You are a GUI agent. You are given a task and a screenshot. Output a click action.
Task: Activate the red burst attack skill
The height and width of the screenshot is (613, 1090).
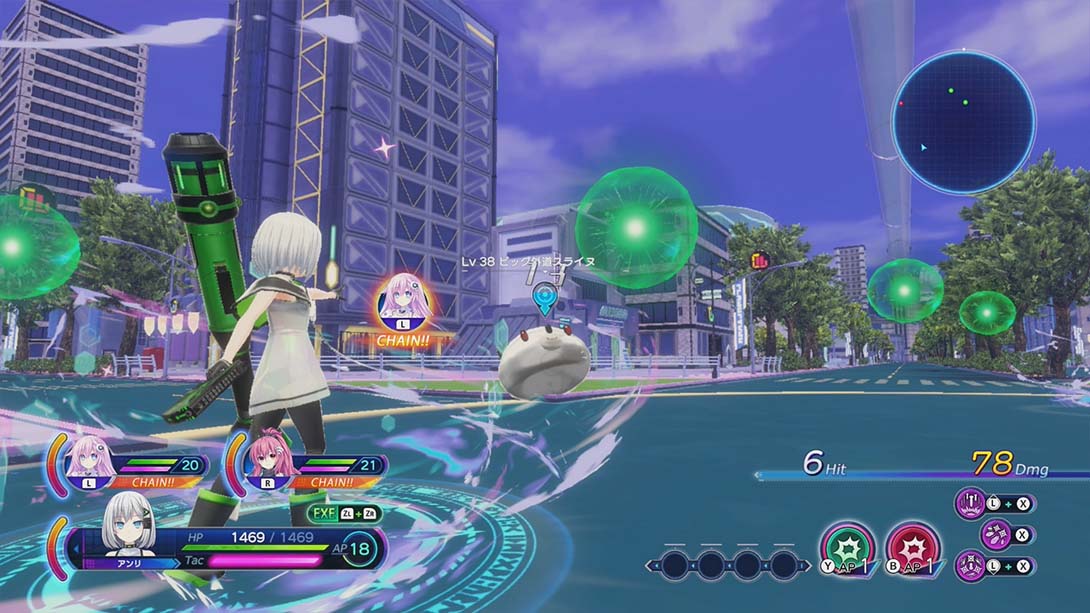point(912,549)
